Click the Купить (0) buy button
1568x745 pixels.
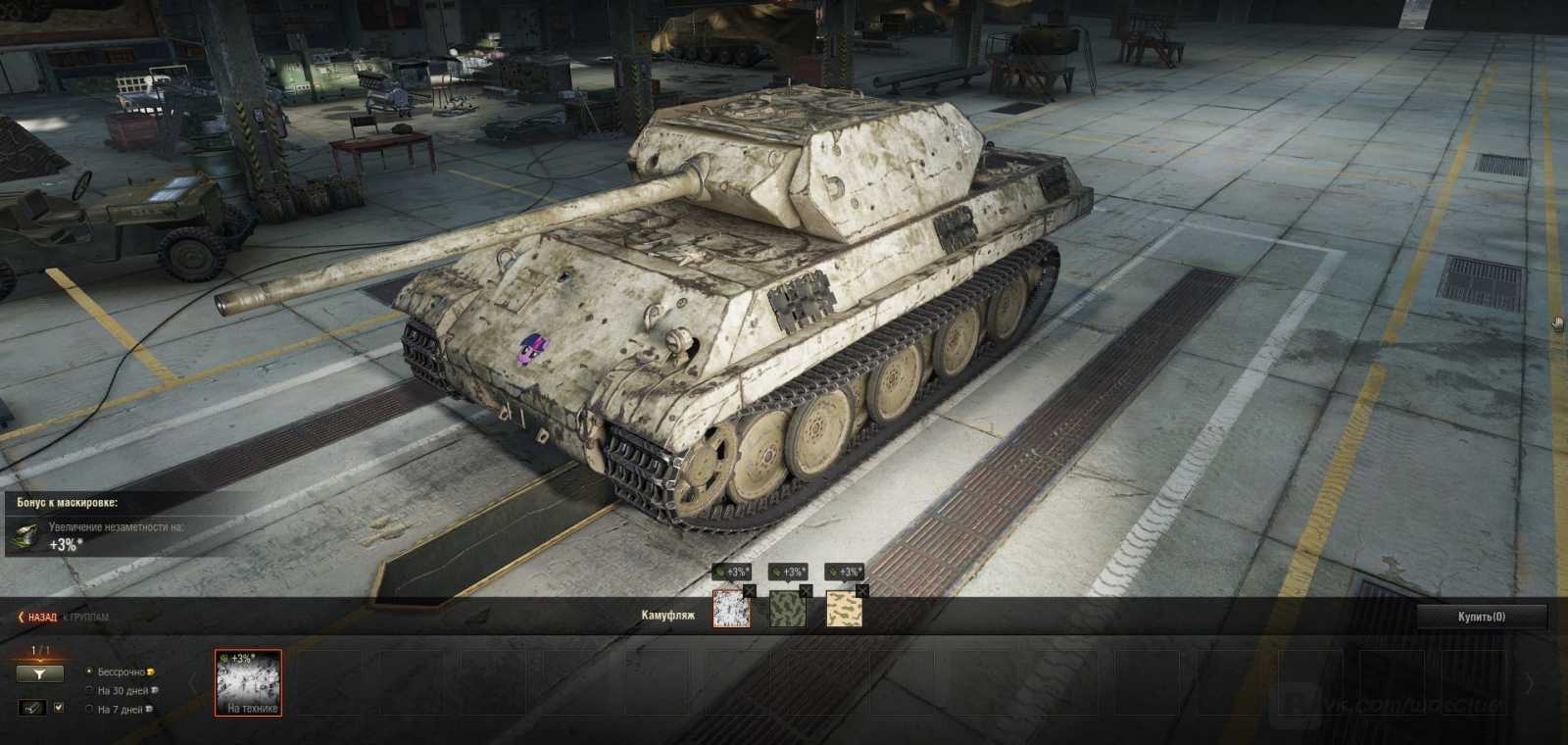coord(1481,617)
